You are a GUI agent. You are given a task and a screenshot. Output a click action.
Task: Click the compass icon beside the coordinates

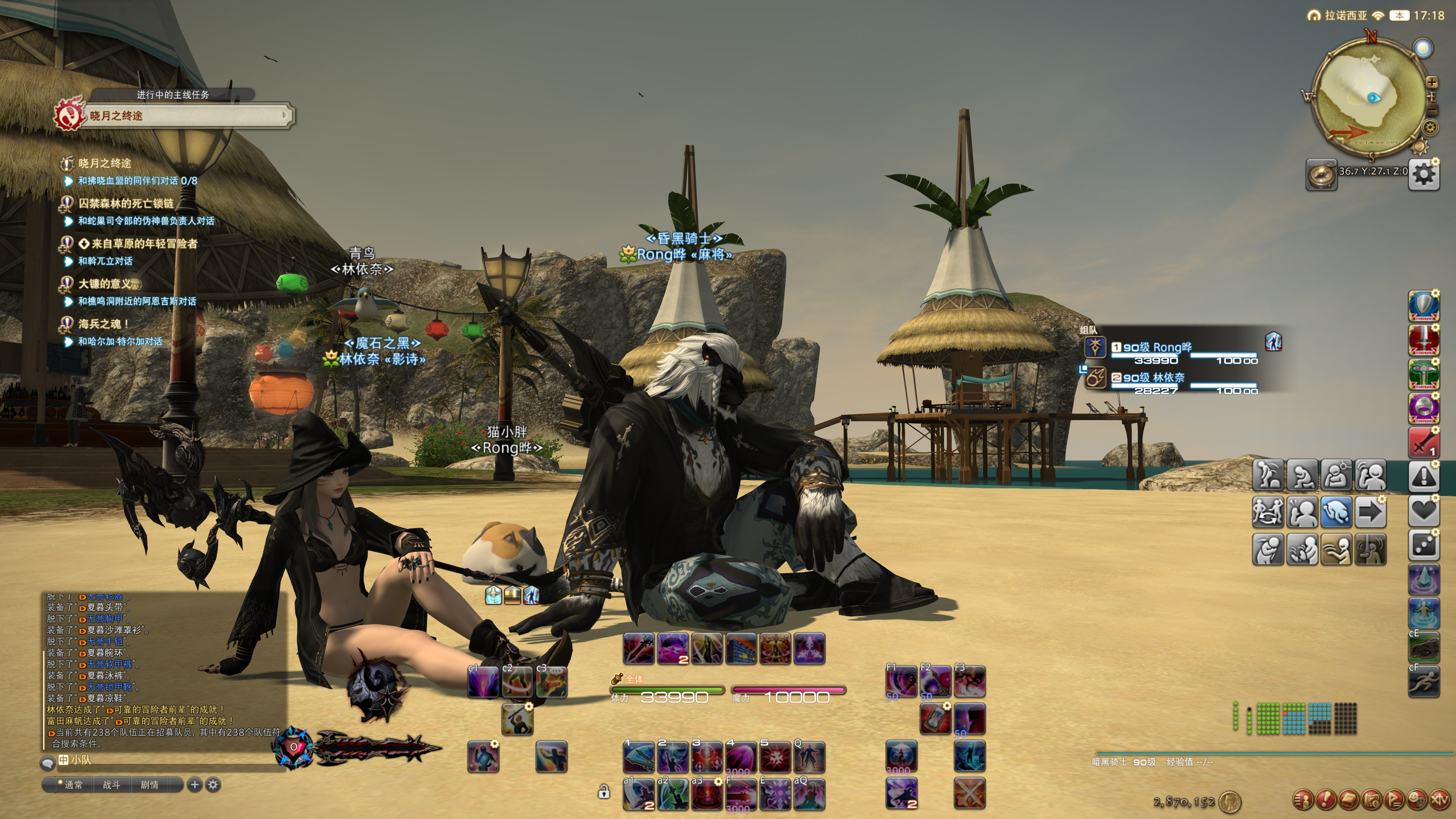(1321, 175)
